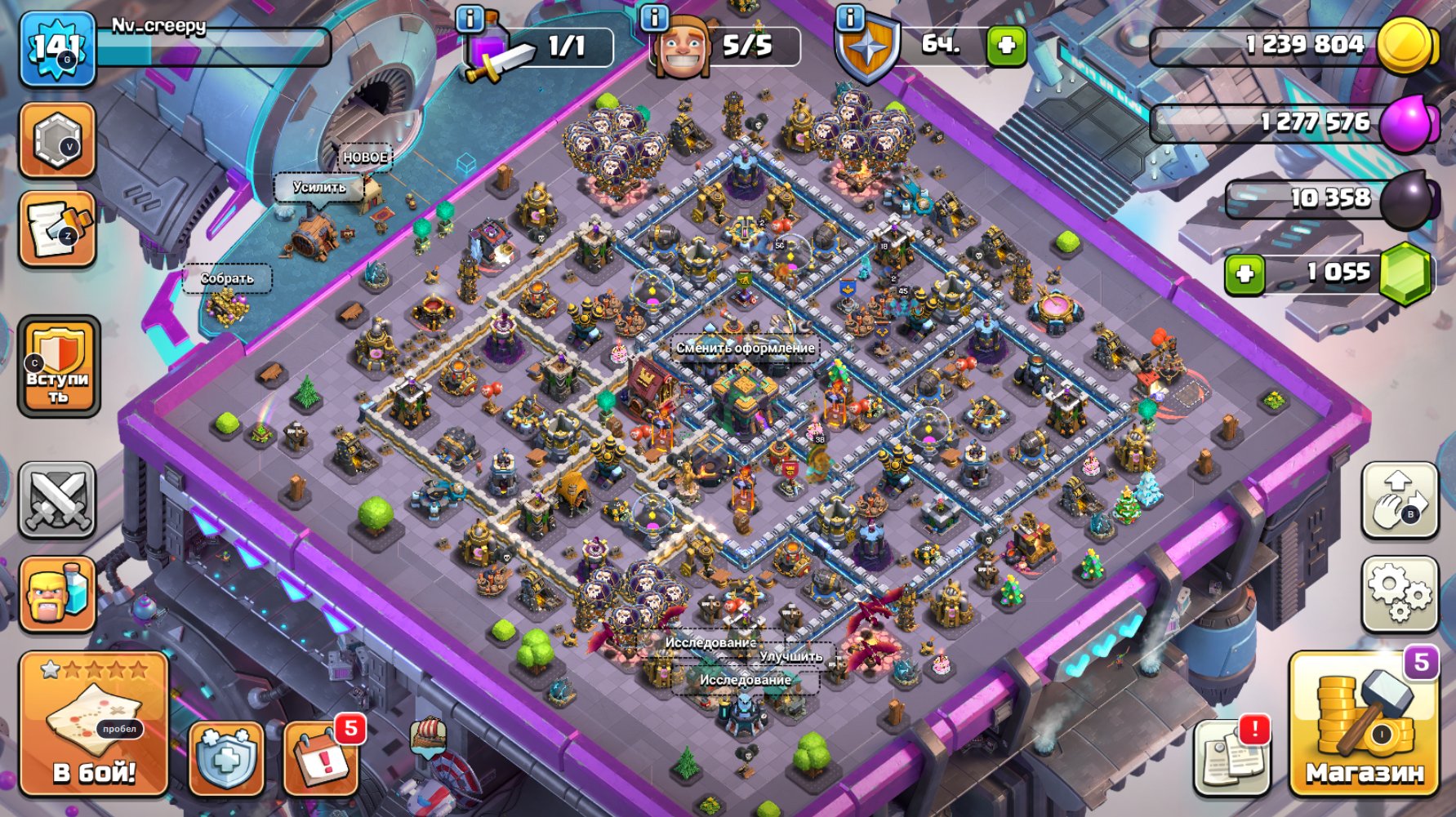This screenshot has height=817, width=1456.
Task: Click the info icon above the shield counter
Action: (849, 18)
